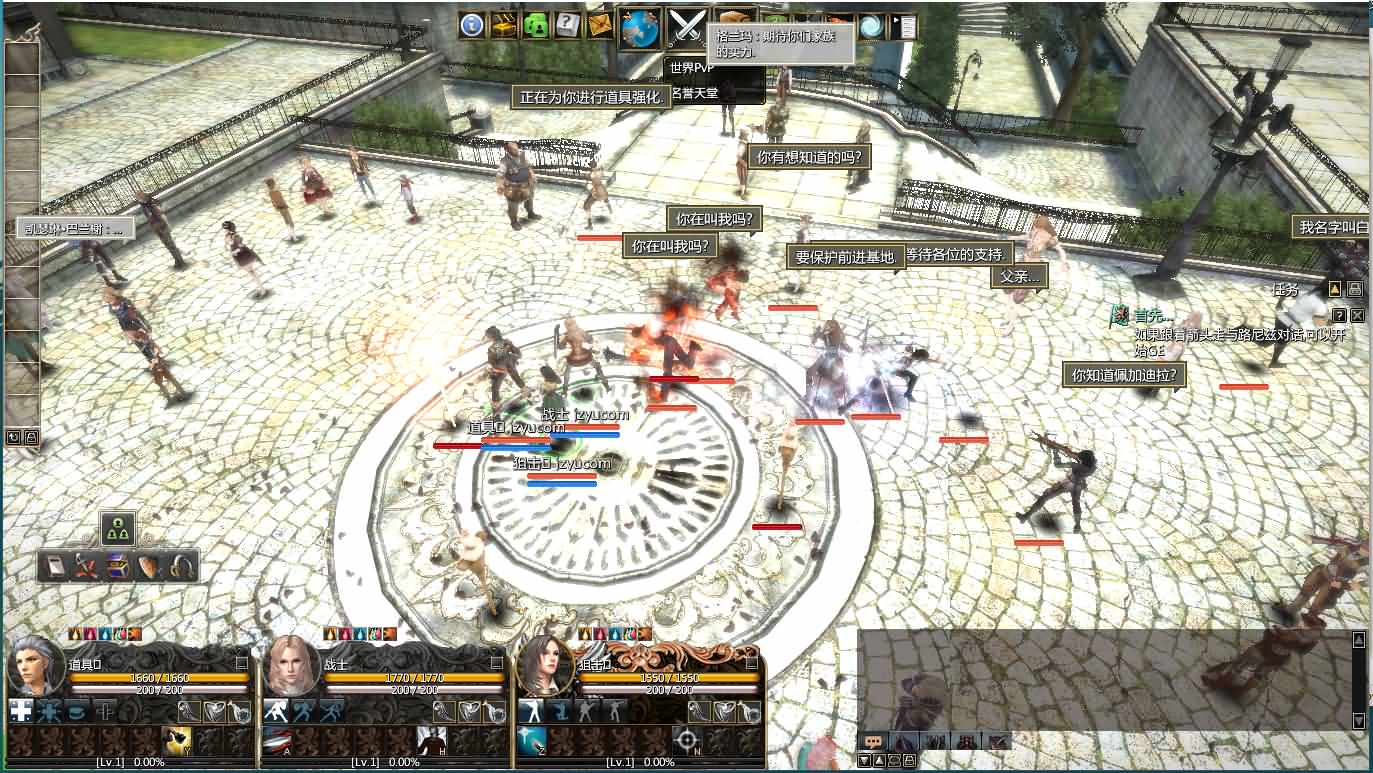Screen dimensions: 1373x773
Task: Select the chat speech-bubble tab
Action: click(873, 741)
